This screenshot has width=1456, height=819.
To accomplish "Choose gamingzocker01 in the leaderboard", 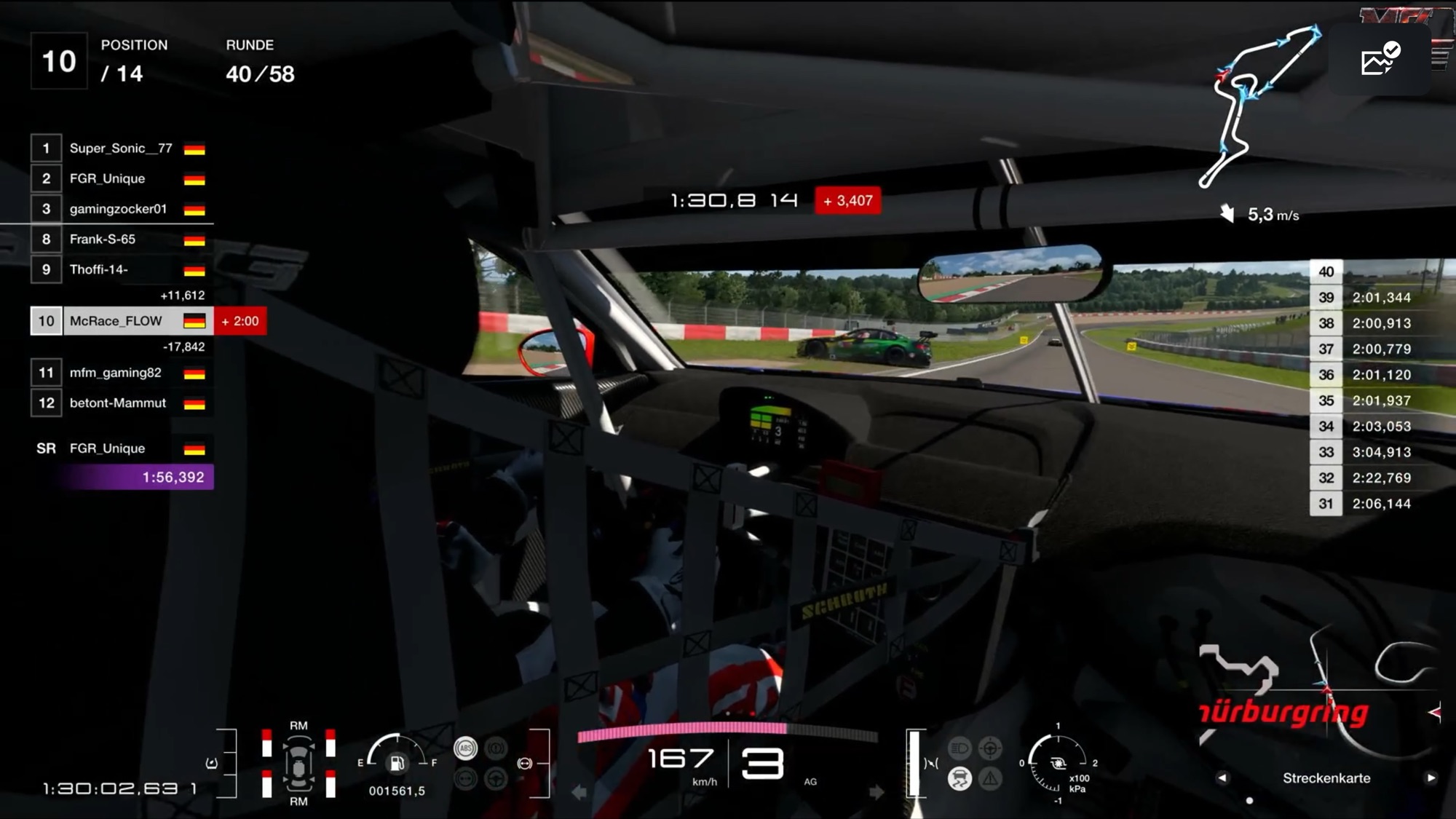I will 119,209.
